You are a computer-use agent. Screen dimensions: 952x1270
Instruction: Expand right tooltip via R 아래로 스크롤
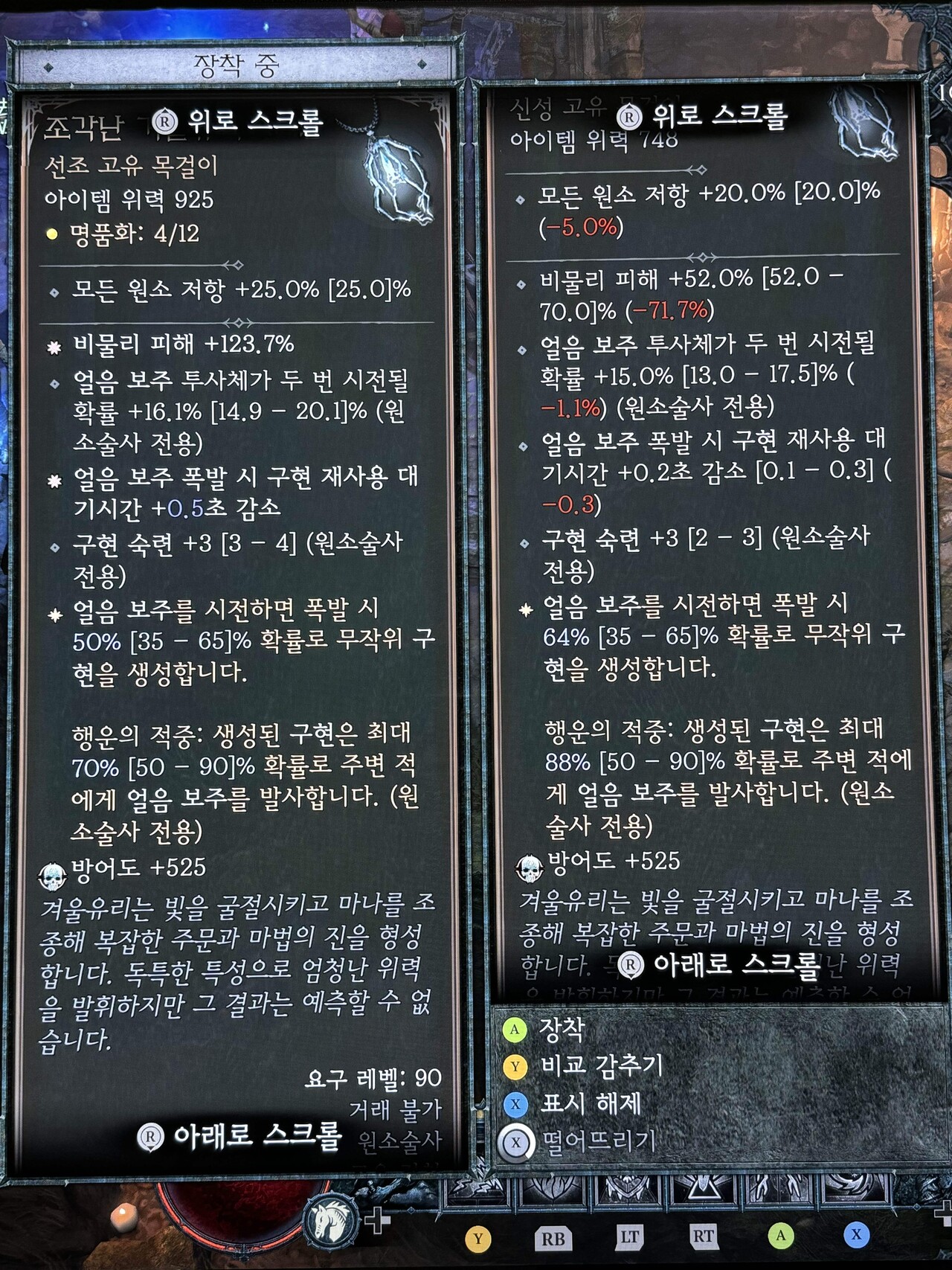(716, 965)
